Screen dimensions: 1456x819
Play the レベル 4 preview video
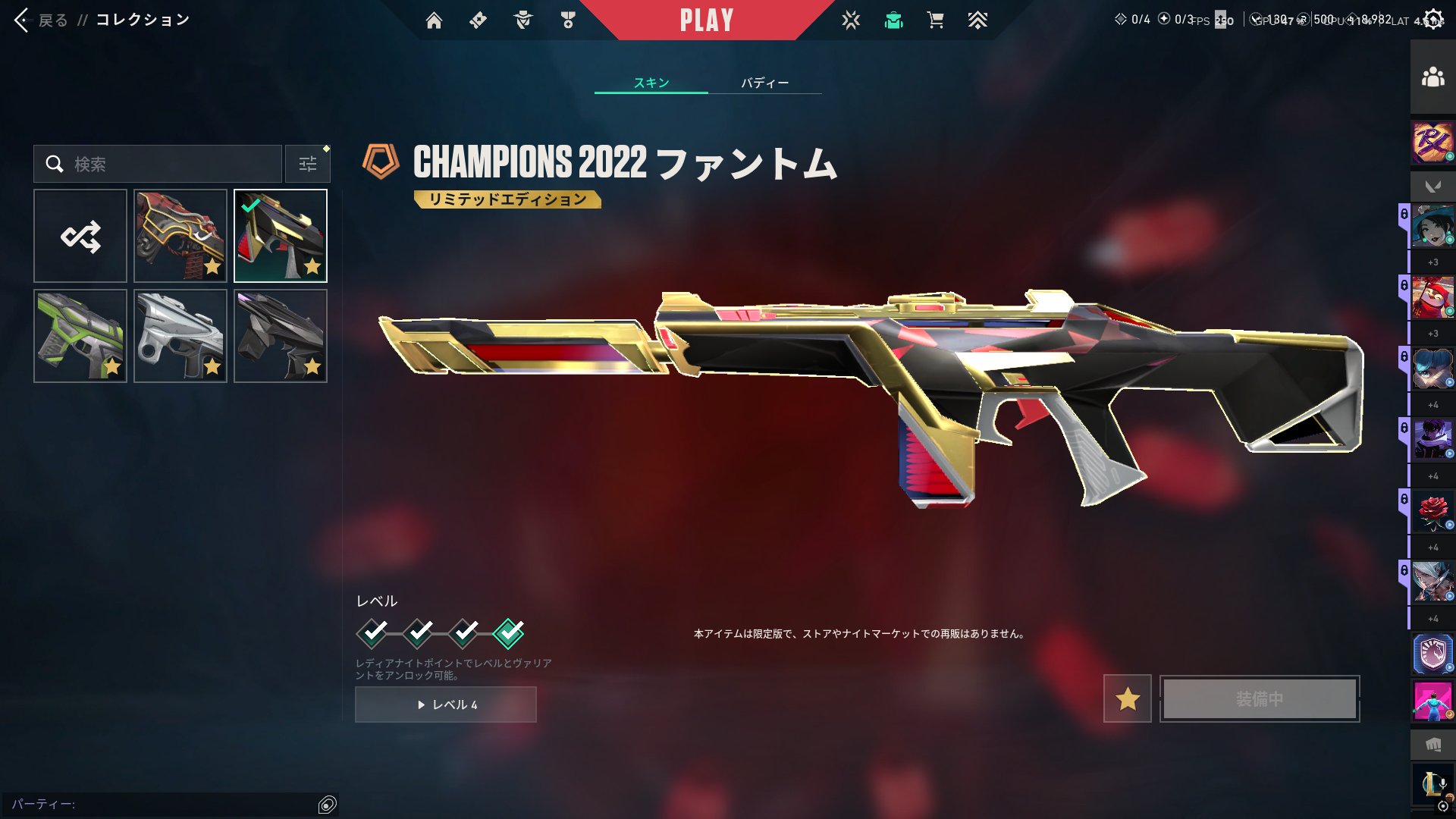446,704
